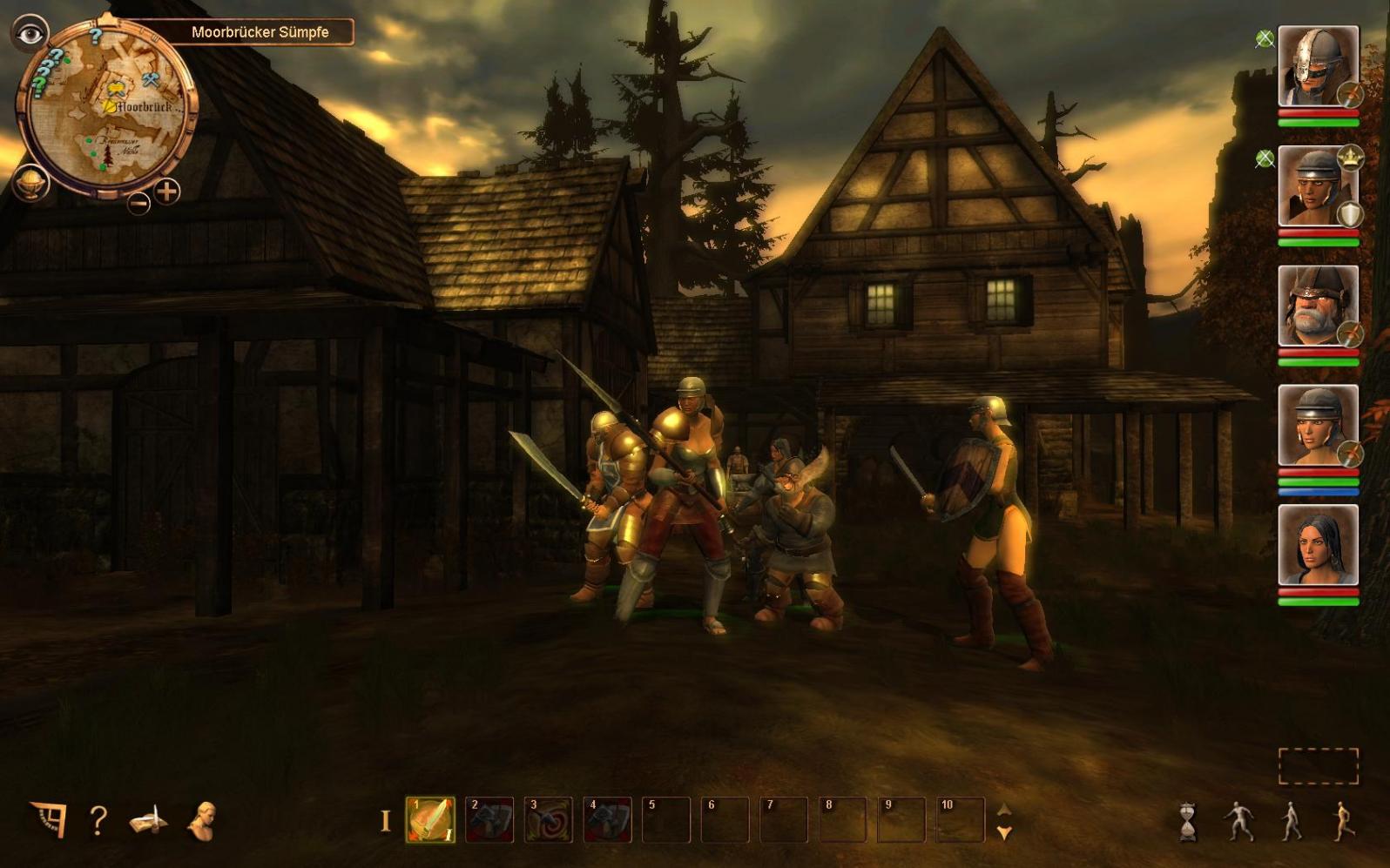Switch to the next quickbar with down arrow
Image resolution: width=1390 pixels, height=868 pixels.
pyautogui.click(x=1004, y=833)
